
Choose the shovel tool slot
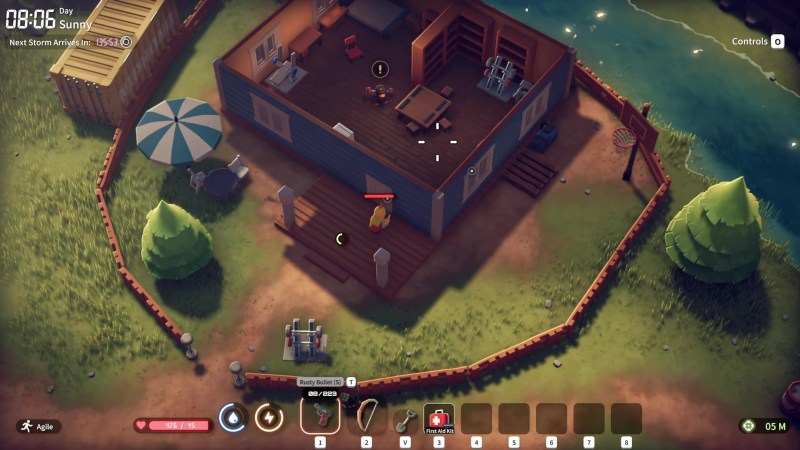(x=404, y=417)
